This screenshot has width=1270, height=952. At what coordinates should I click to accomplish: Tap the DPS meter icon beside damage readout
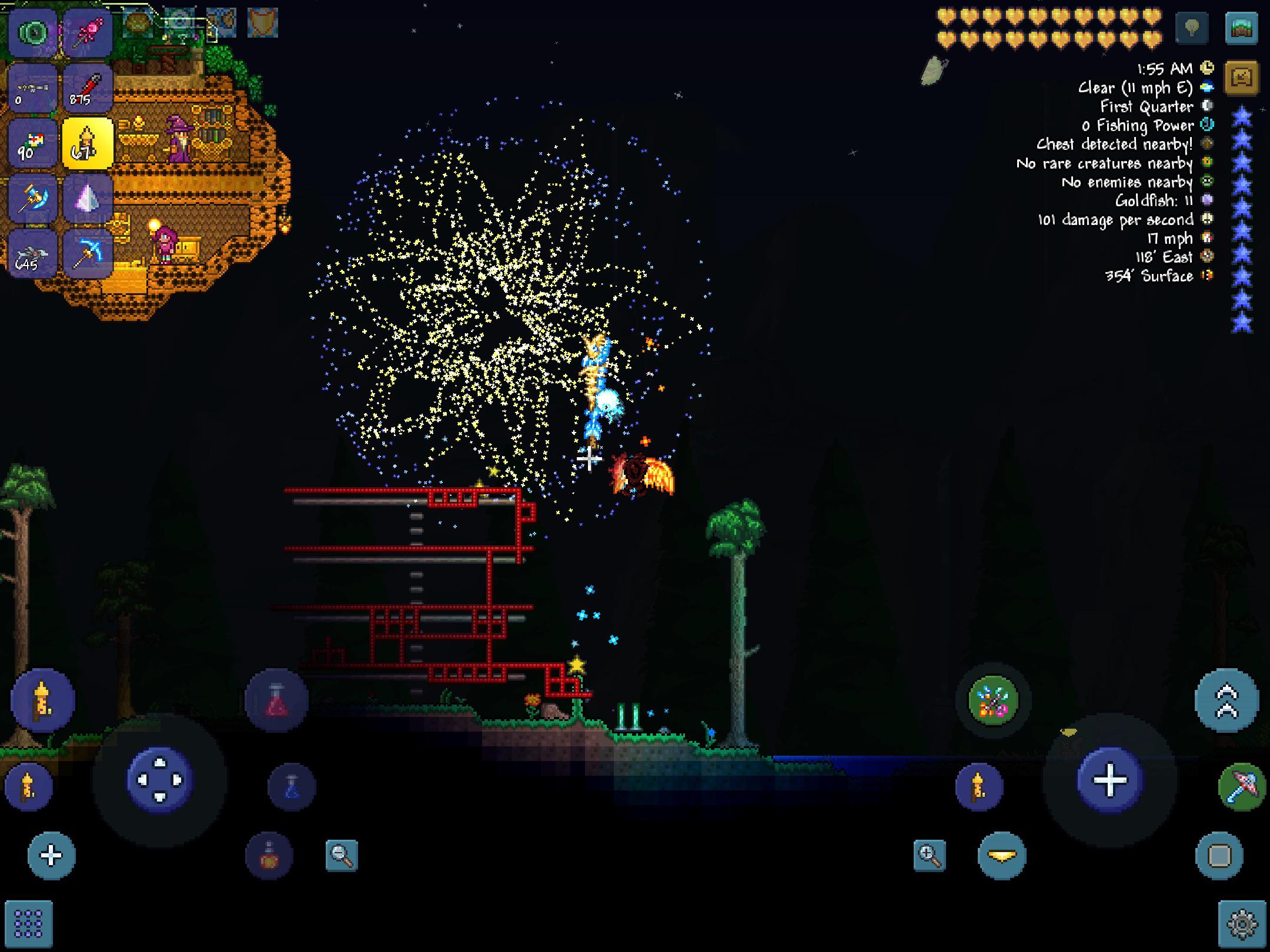(1206, 220)
